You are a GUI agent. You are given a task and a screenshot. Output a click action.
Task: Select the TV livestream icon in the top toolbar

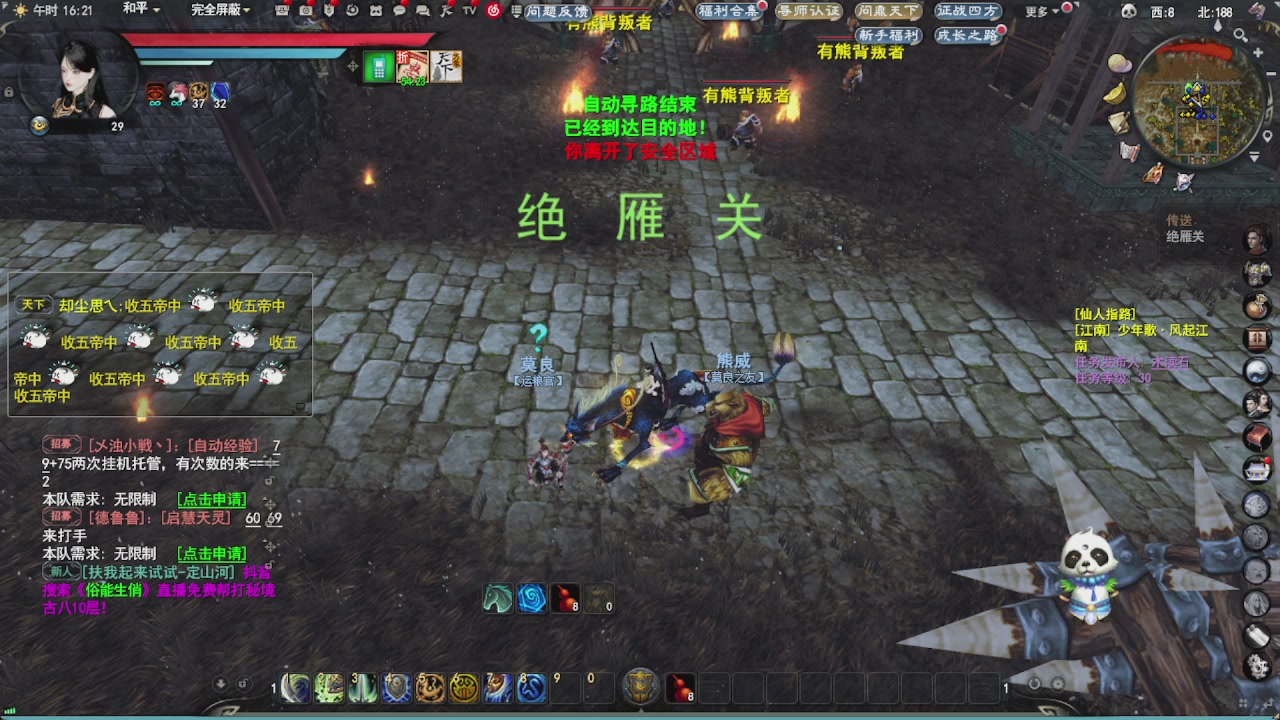468,11
